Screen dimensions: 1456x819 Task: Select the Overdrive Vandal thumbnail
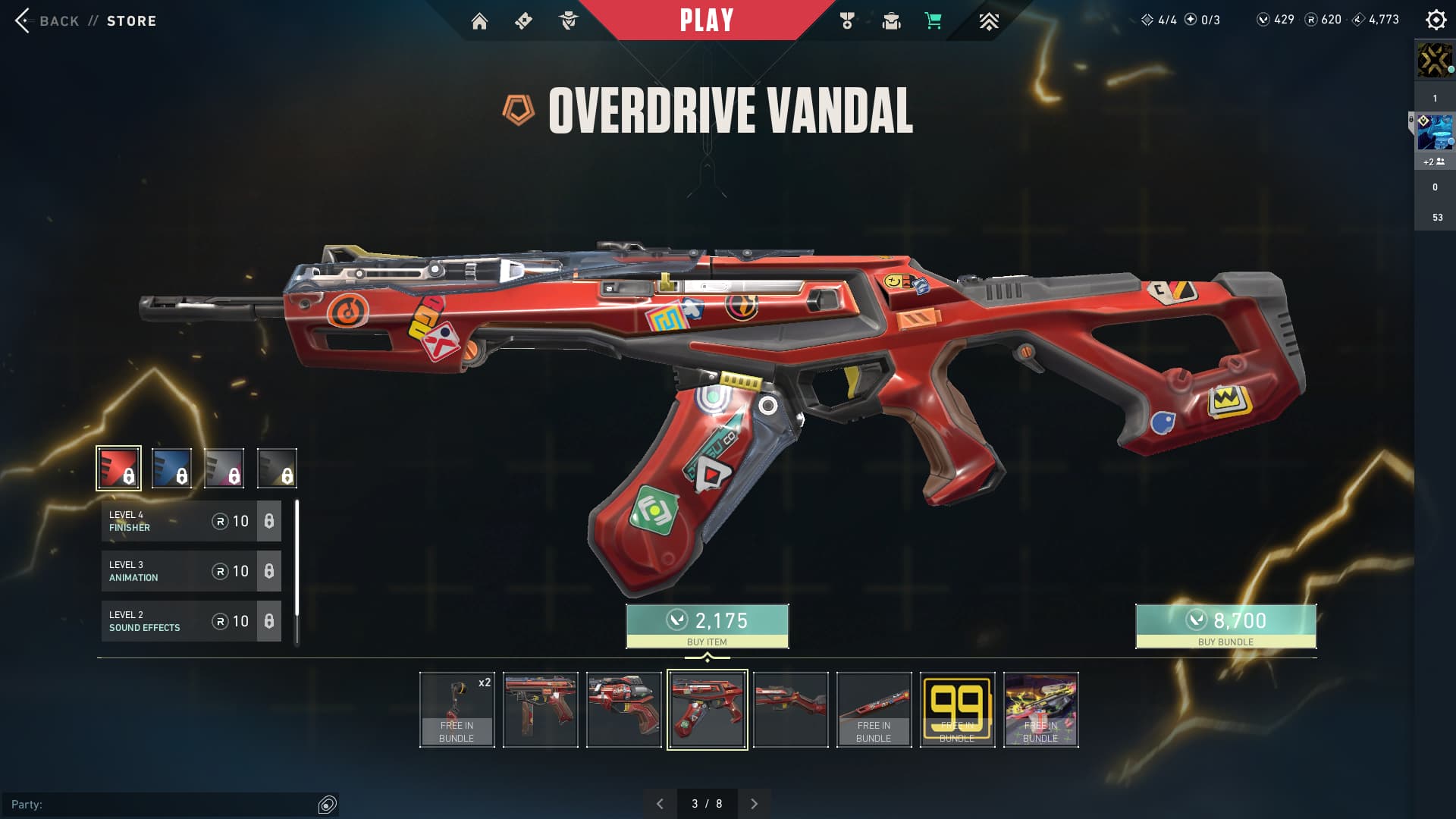click(707, 710)
